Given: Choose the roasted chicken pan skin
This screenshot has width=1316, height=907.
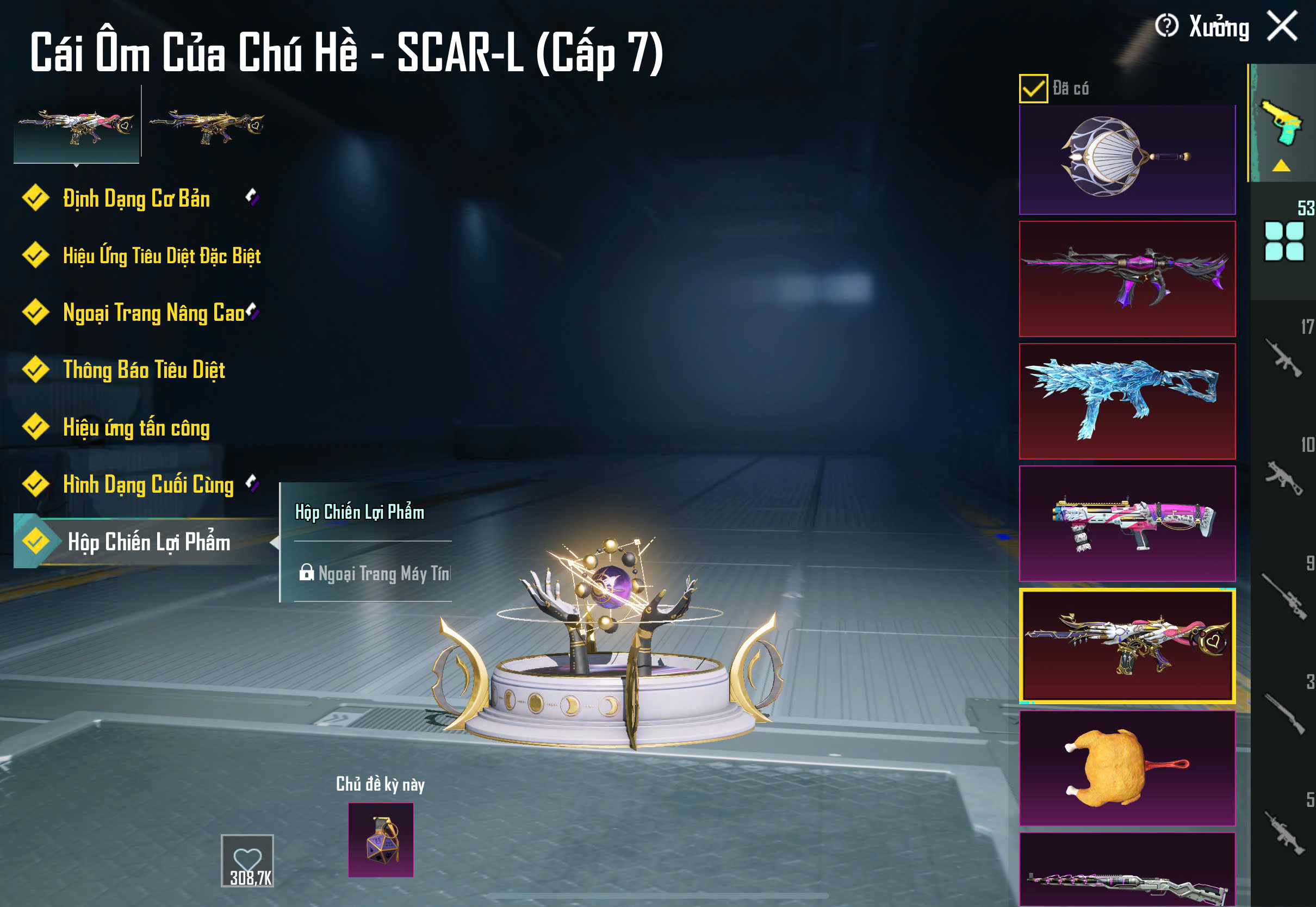Looking at the screenshot, I should (x=1127, y=767).
